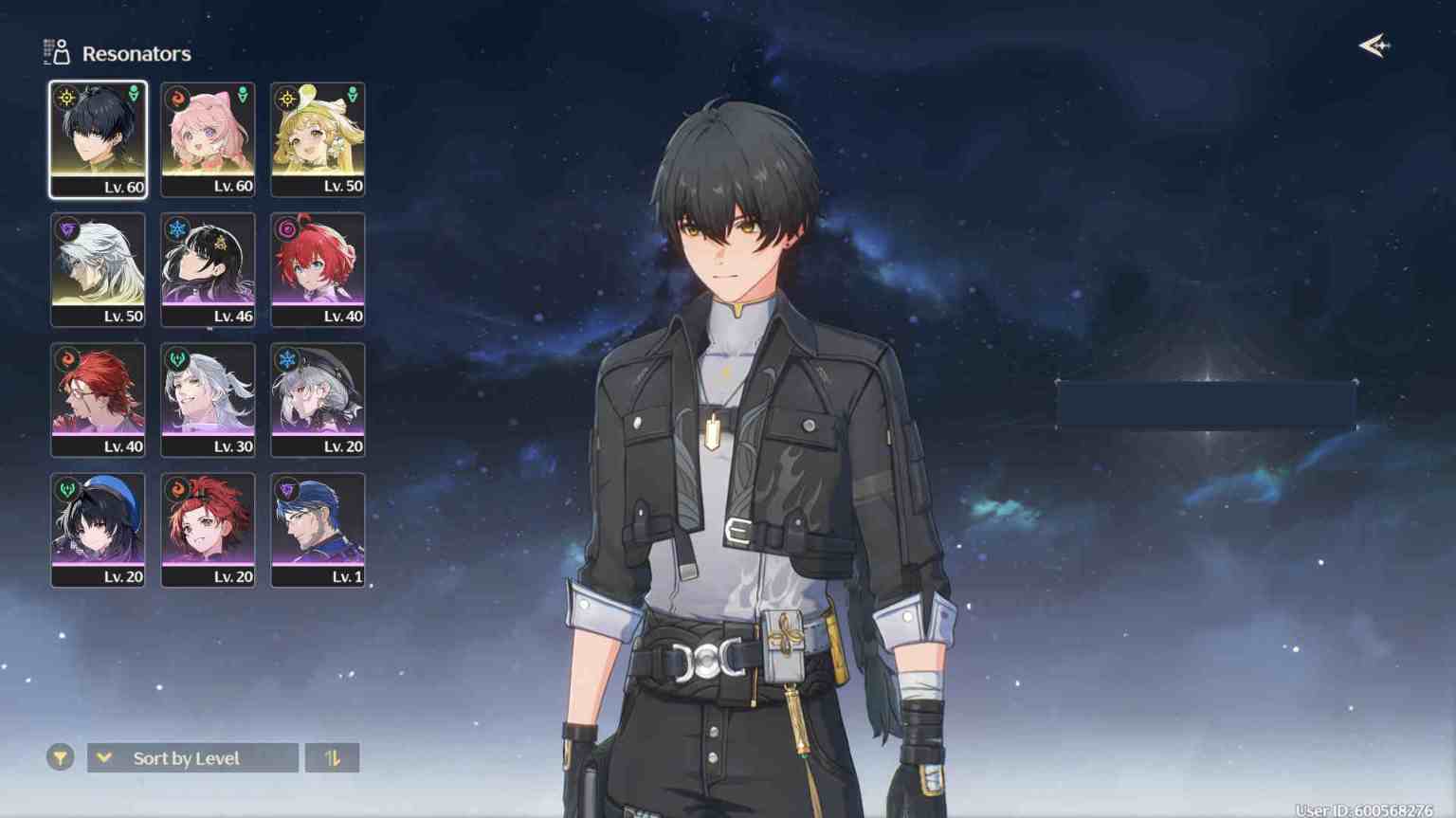Image resolution: width=1456 pixels, height=818 pixels.
Task: Toggle the ascending/descending sort order control
Action: (333, 757)
